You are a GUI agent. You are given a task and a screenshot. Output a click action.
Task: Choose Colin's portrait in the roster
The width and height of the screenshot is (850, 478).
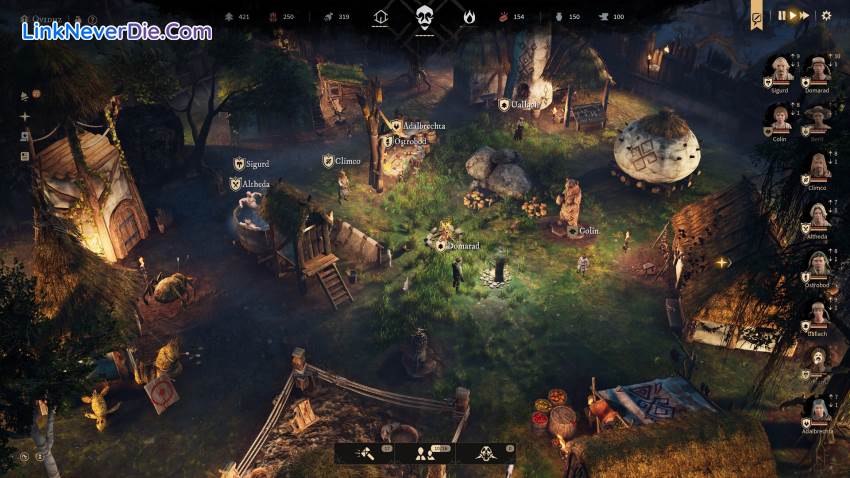[779, 118]
